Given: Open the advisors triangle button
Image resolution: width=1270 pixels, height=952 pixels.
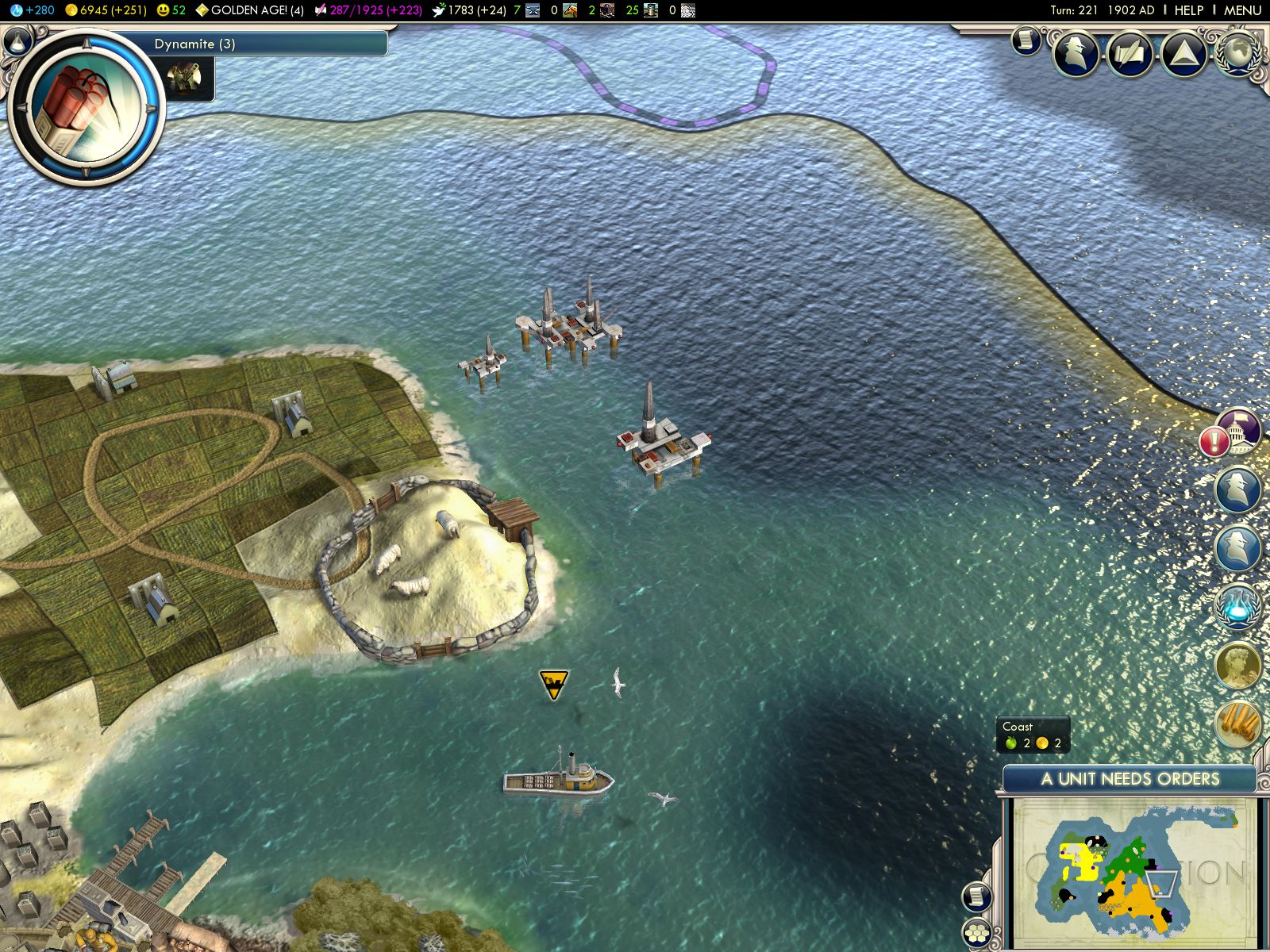Looking at the screenshot, I should (x=1183, y=53).
